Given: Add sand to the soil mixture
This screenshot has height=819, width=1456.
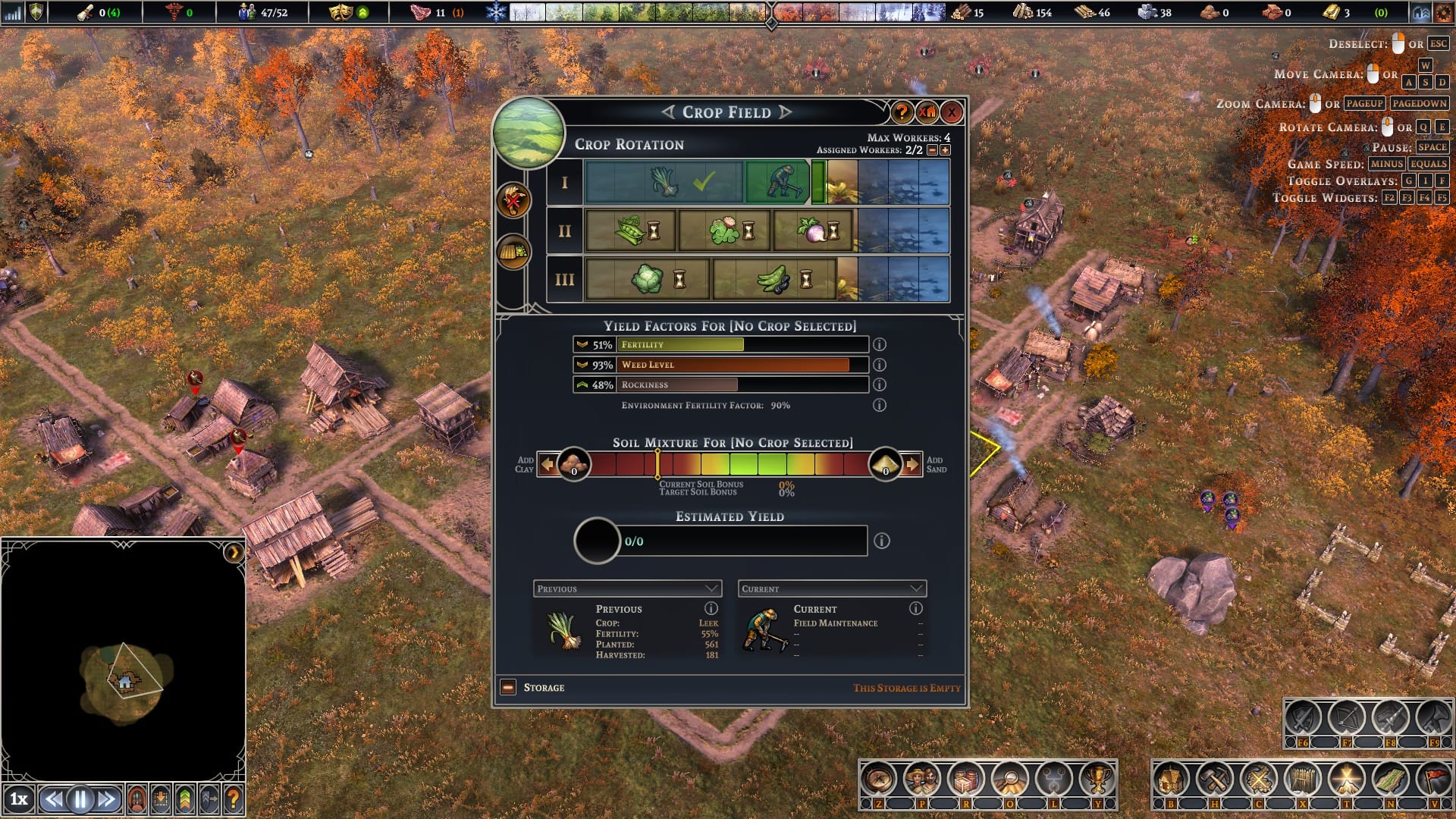Looking at the screenshot, I should click(912, 464).
